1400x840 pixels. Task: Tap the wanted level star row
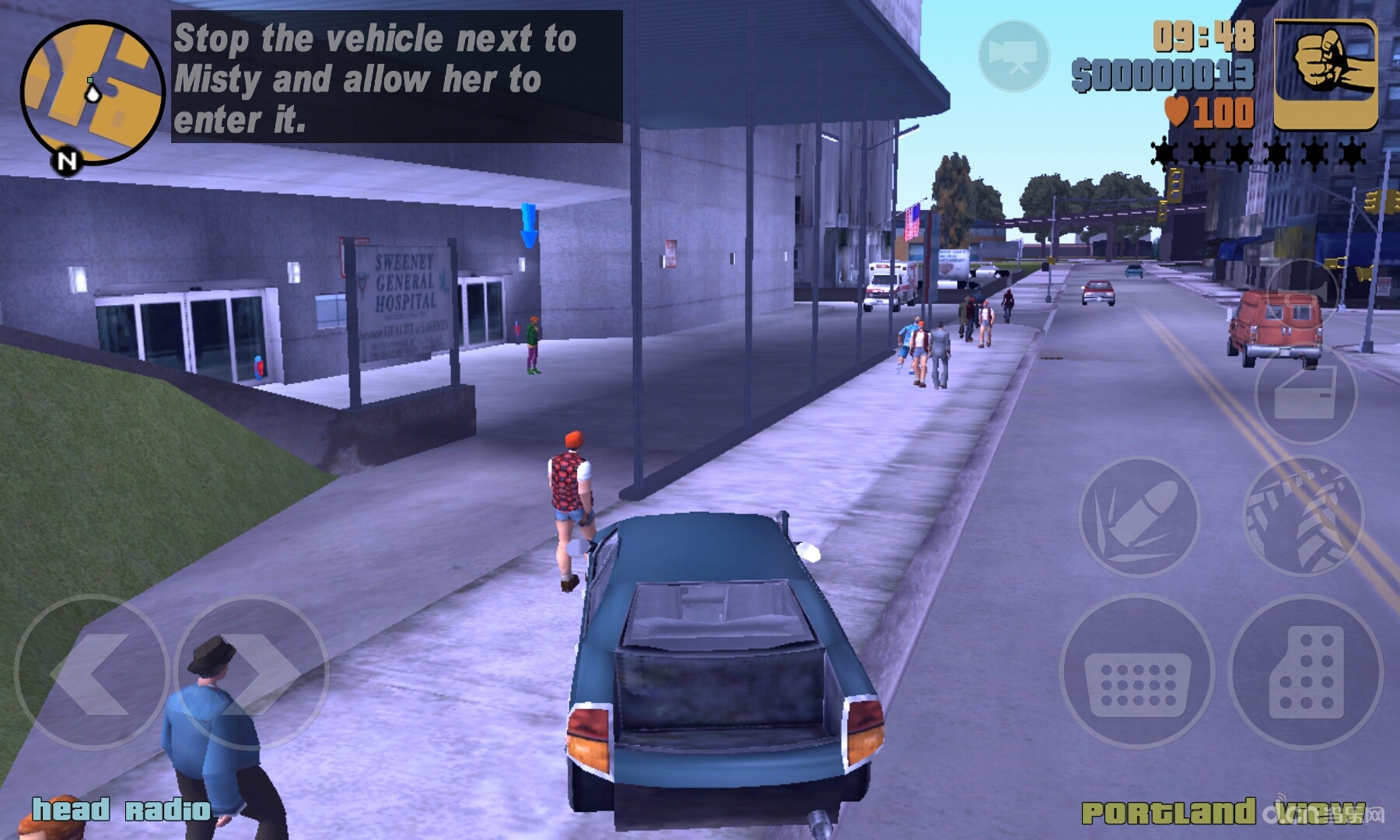coord(1252,152)
